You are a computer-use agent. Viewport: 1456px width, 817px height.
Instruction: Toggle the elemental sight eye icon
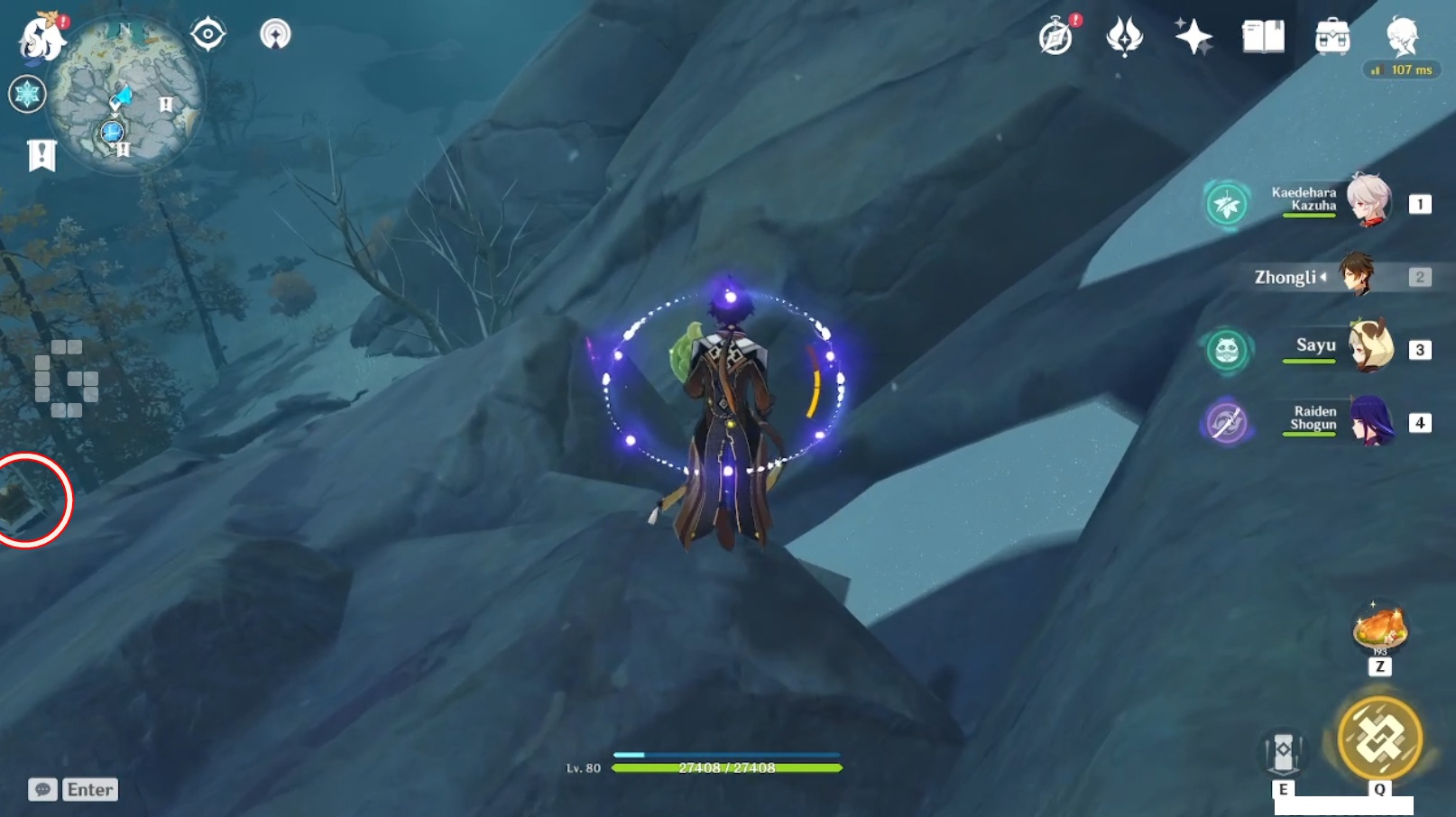207,34
